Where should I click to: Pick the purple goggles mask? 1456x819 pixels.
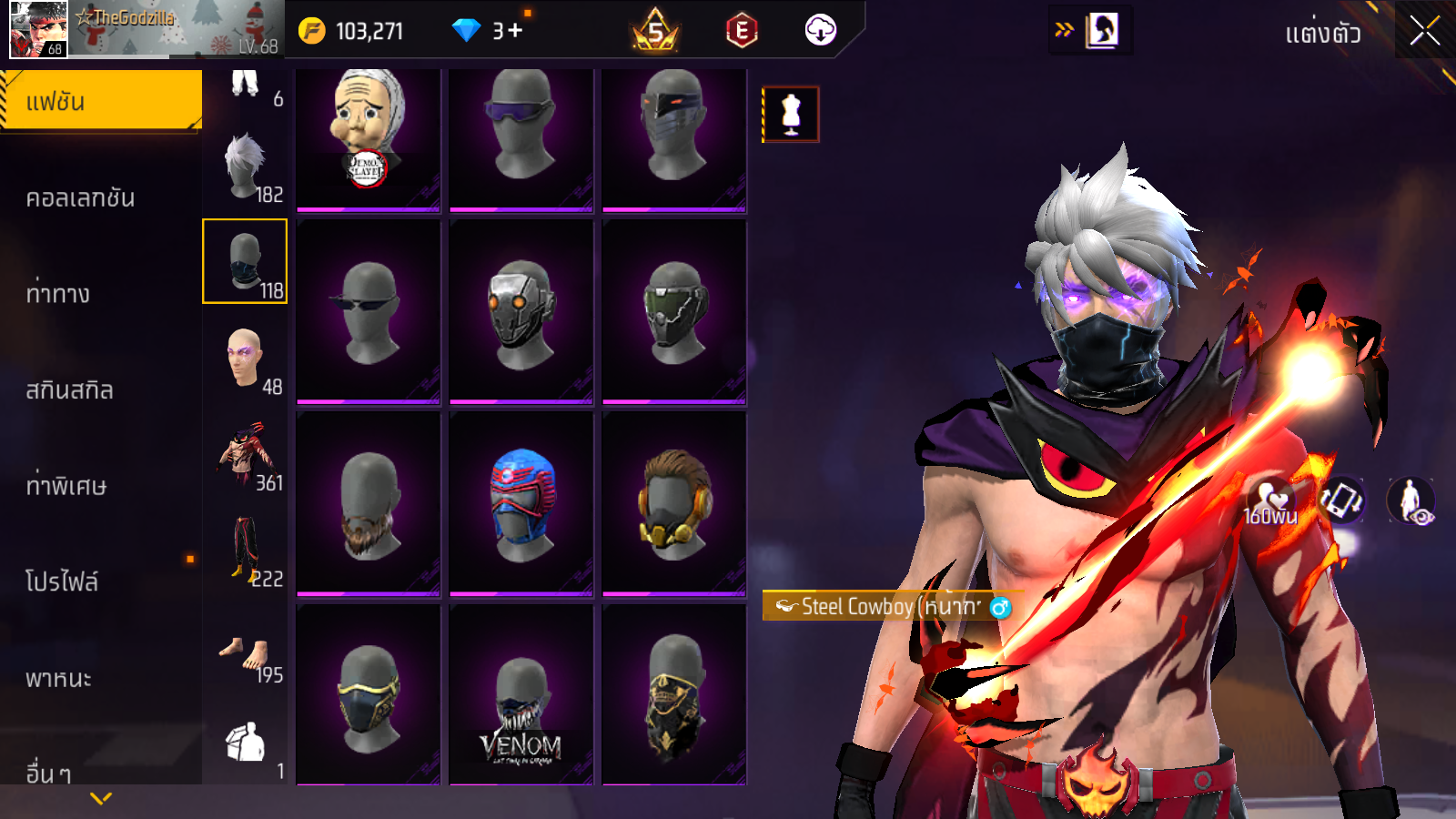point(521,136)
